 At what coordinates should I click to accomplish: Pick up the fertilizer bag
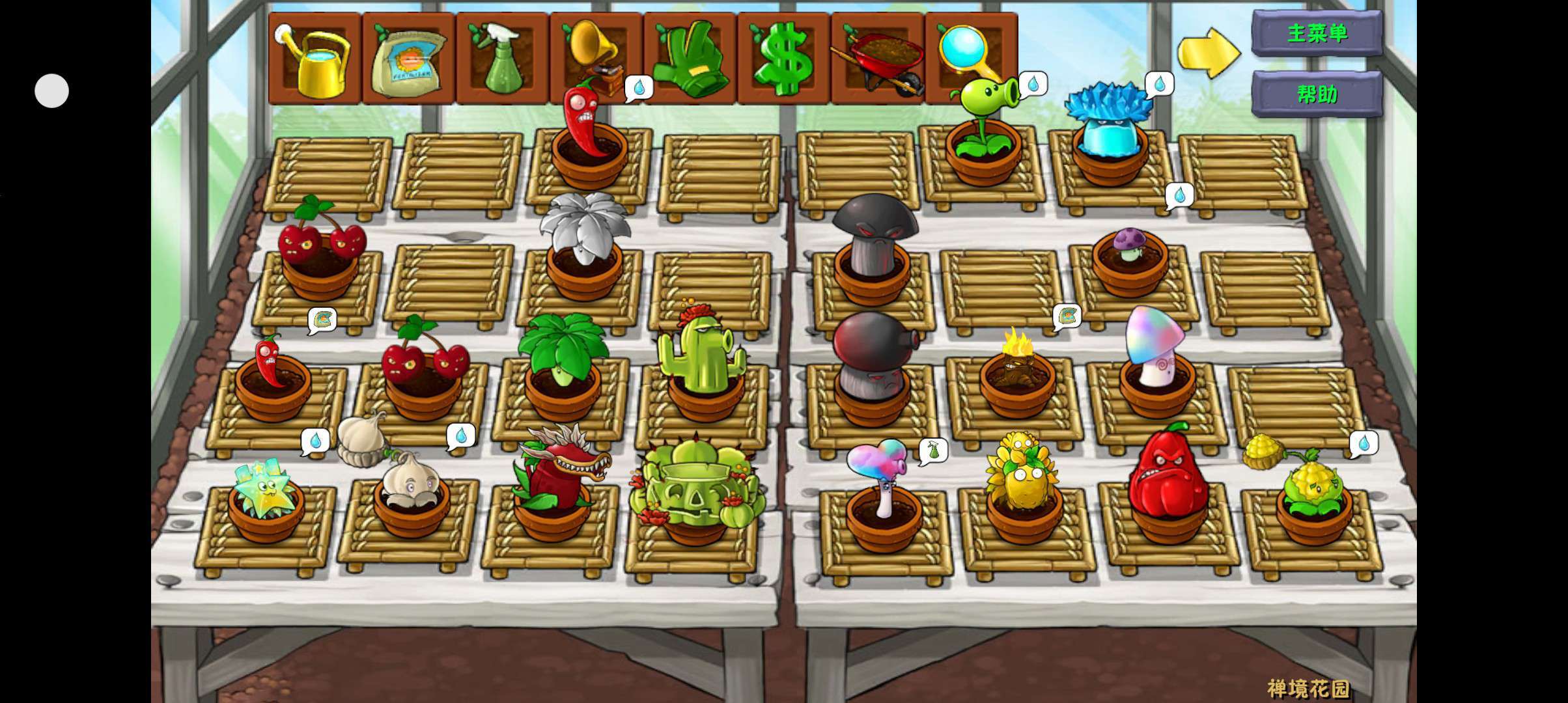click(408, 59)
